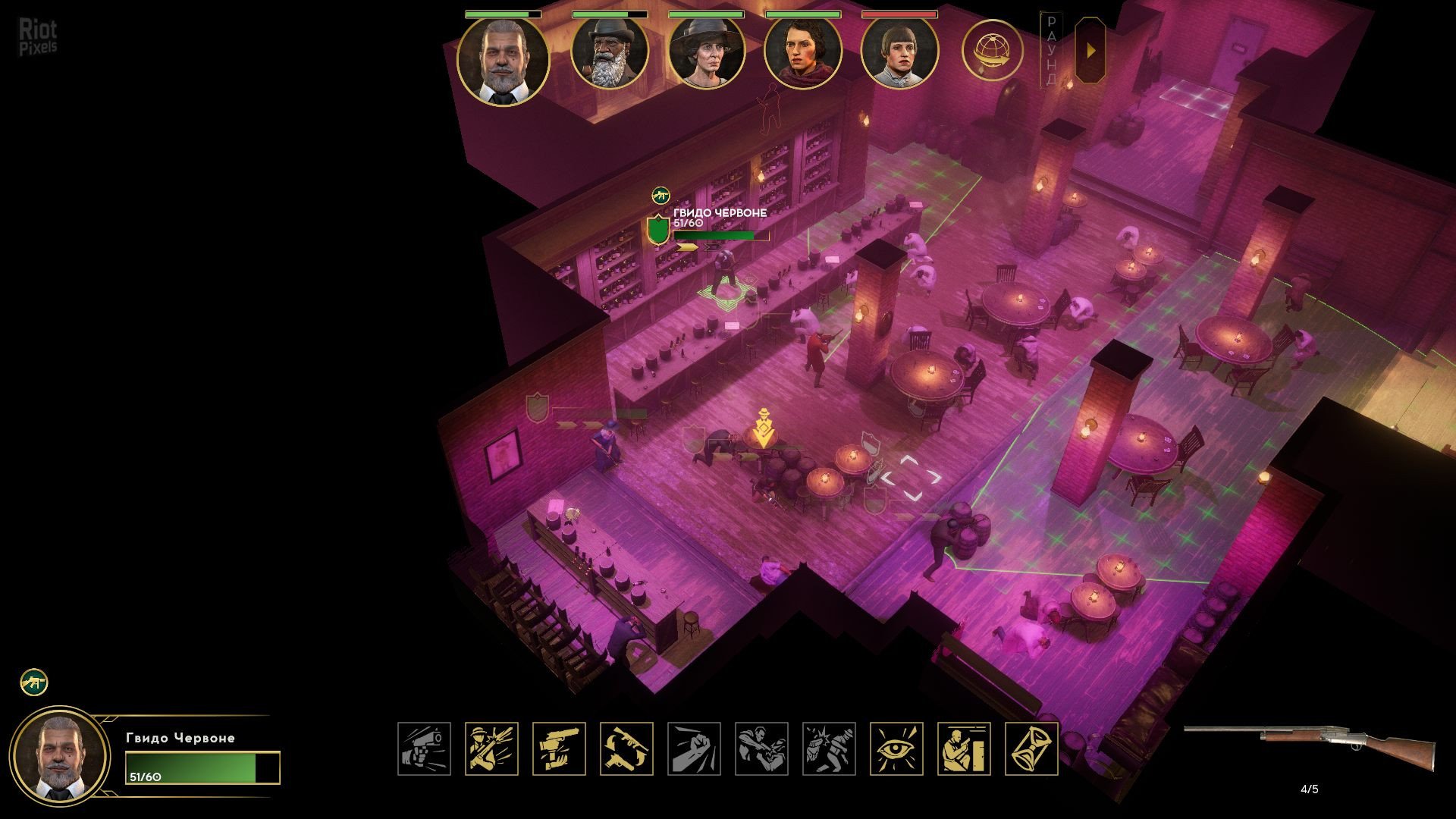Select the white-bearded man with hat portrait
Screen dimensions: 1456x819
coord(609,53)
